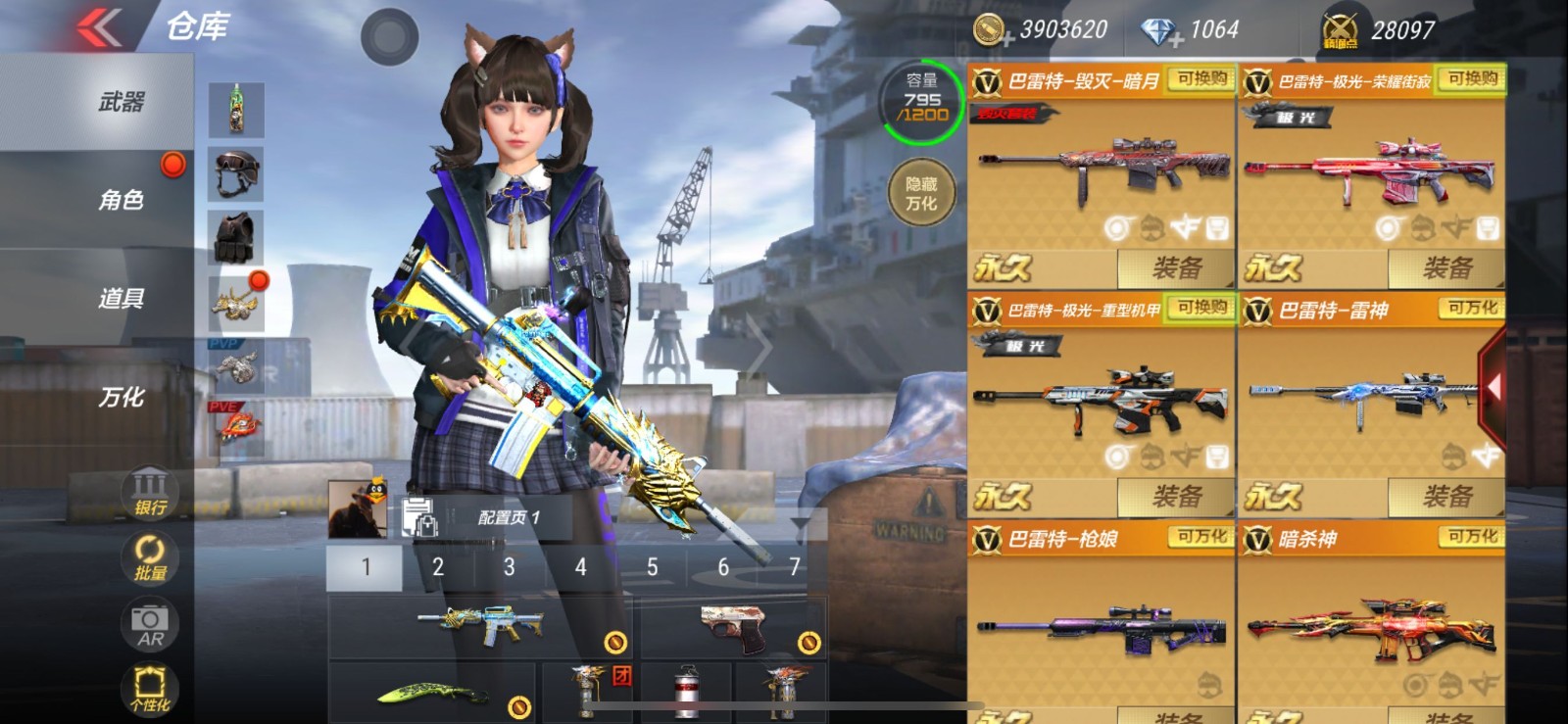The image size is (1568, 724).
Task: Activate the AR camera mode
Action: click(147, 624)
